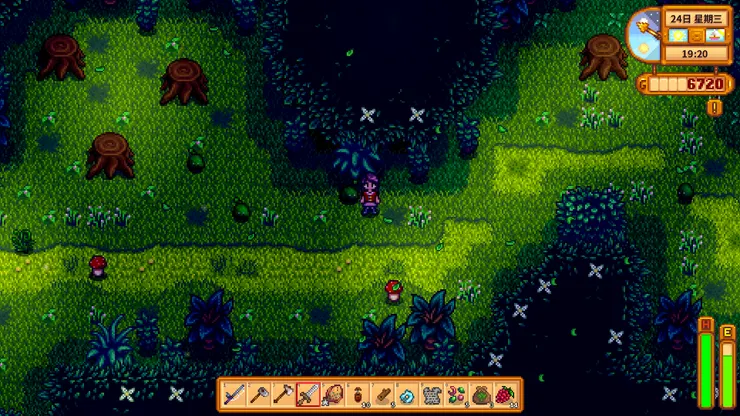Pick the round brown cookie-like food item

333,395
